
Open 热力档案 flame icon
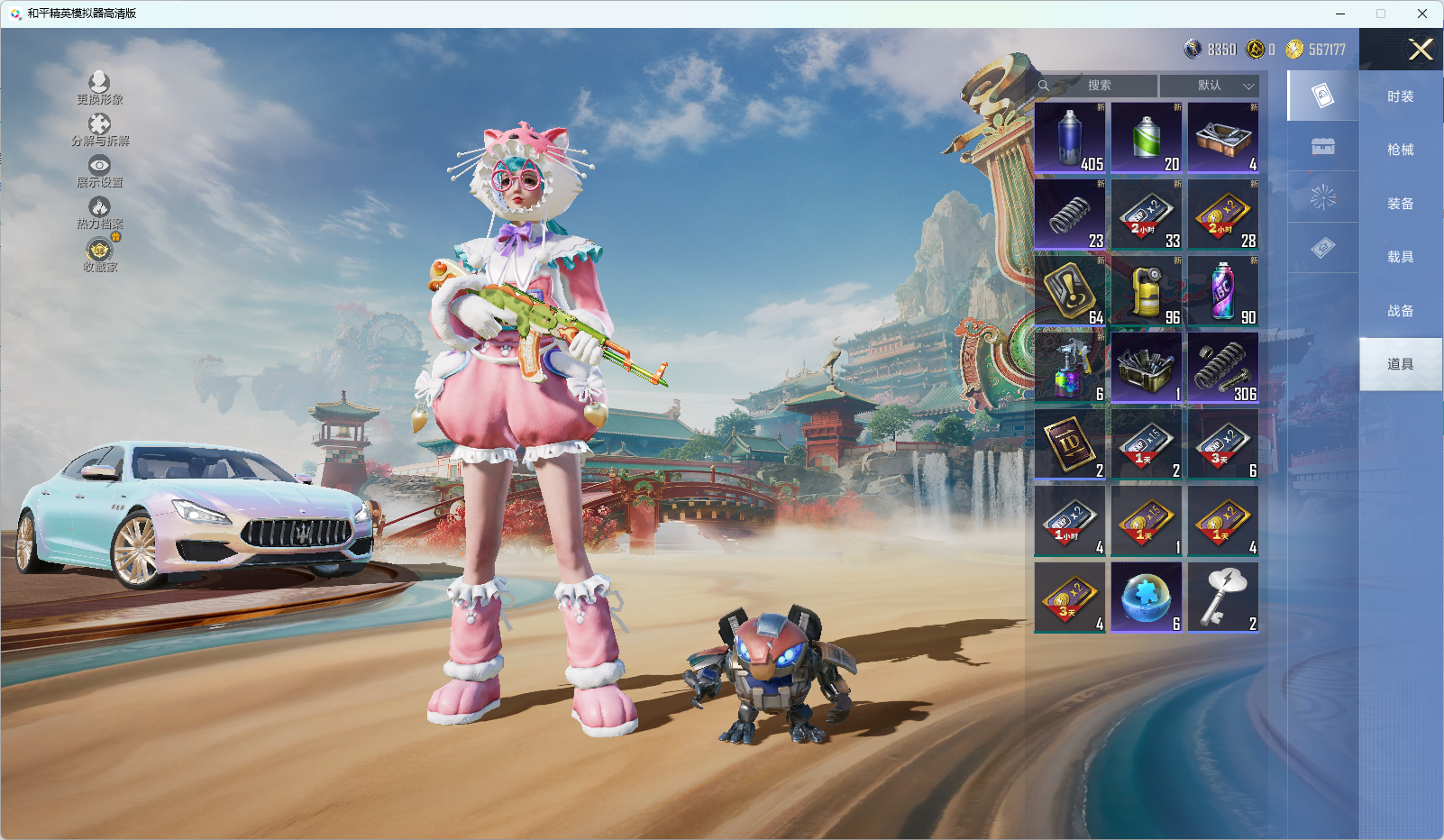pos(99,213)
